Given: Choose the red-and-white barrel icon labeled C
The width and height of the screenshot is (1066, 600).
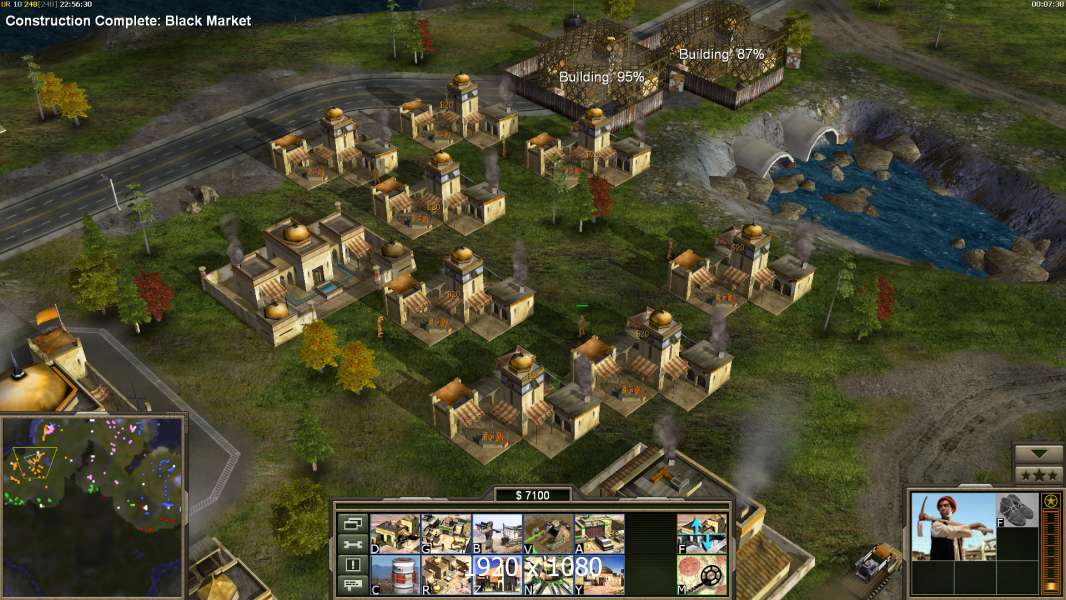Looking at the screenshot, I should pos(395,574).
